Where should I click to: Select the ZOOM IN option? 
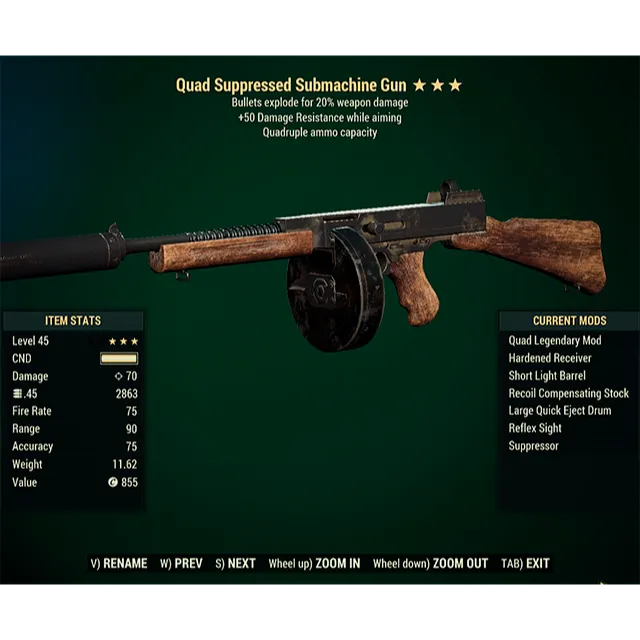pyautogui.click(x=314, y=563)
